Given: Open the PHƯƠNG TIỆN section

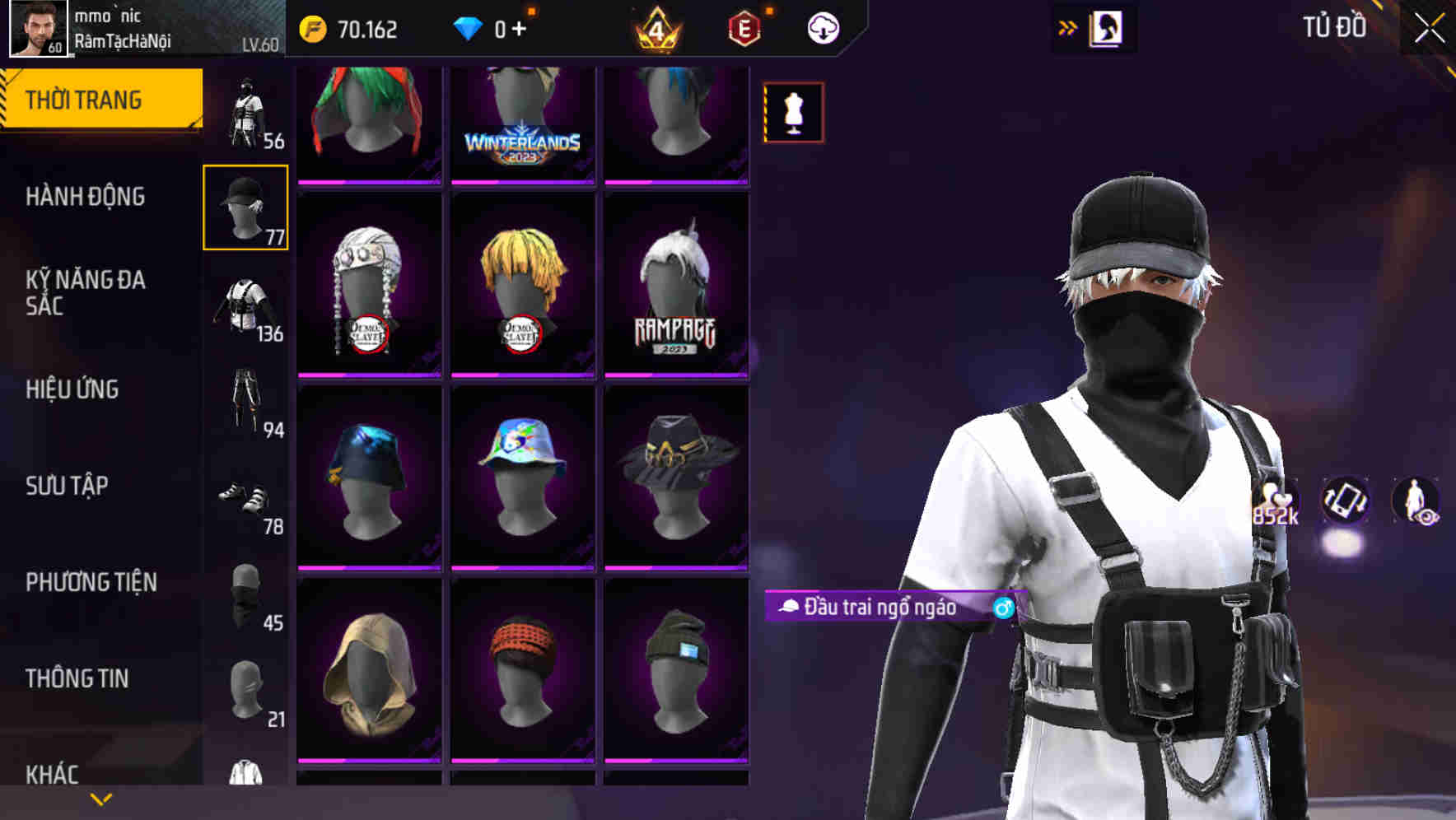Looking at the screenshot, I should [x=91, y=582].
